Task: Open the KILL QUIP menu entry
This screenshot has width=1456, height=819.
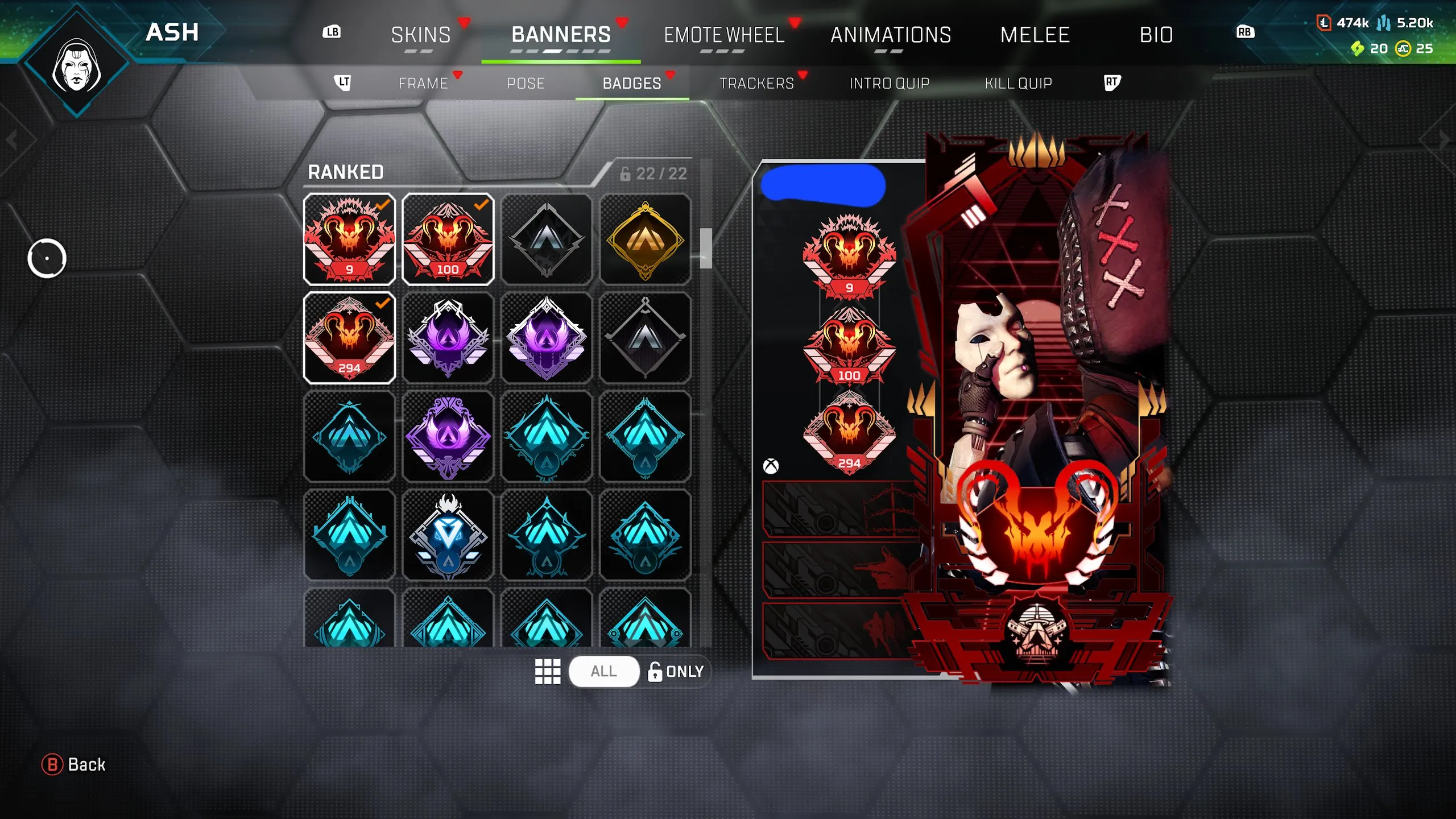Action: [1018, 83]
